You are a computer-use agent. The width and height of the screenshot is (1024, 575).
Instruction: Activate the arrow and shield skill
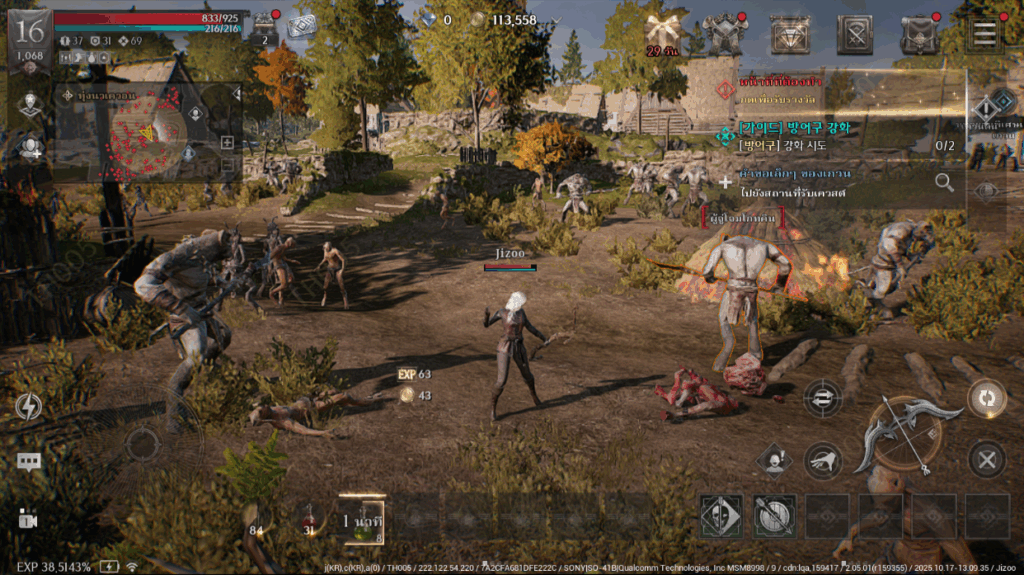click(x=775, y=515)
